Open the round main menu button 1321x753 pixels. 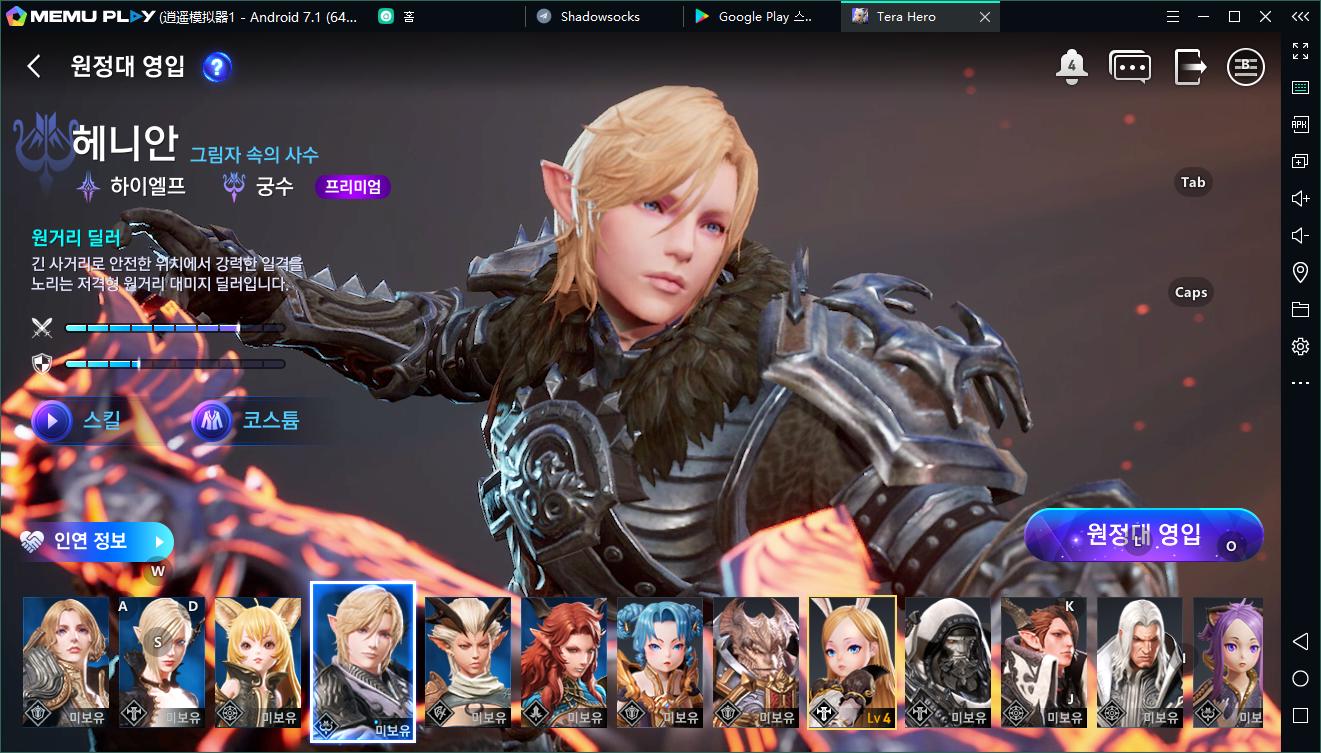[x=1246, y=67]
